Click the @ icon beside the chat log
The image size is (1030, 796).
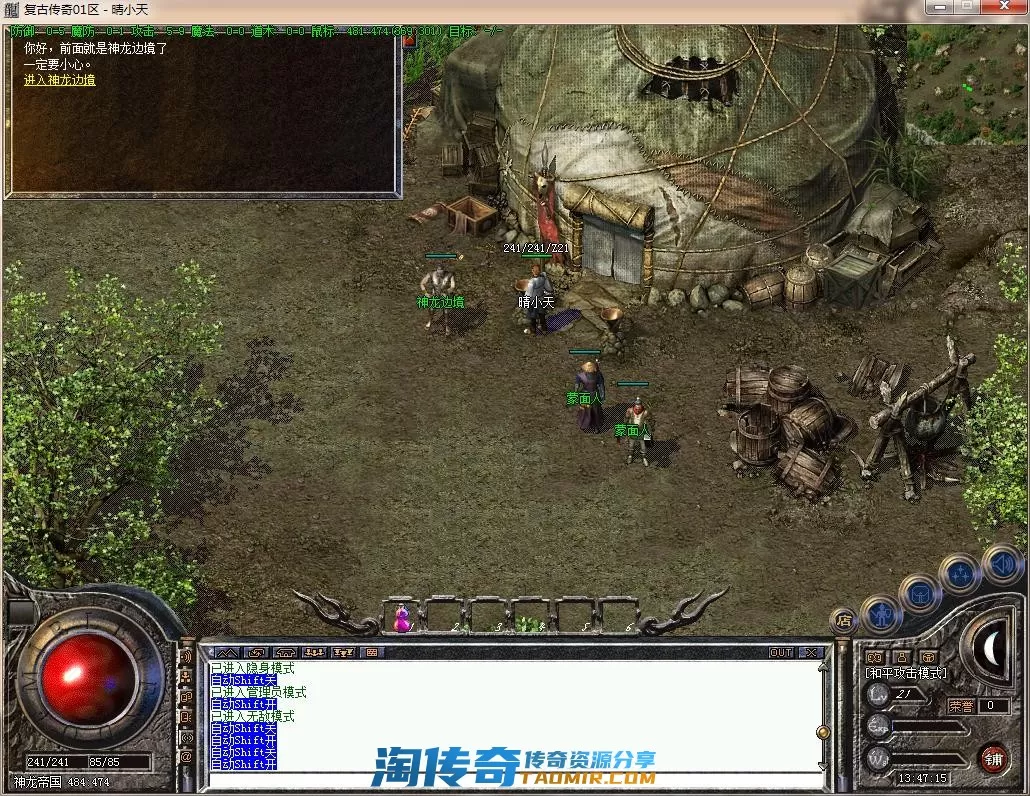click(186, 756)
